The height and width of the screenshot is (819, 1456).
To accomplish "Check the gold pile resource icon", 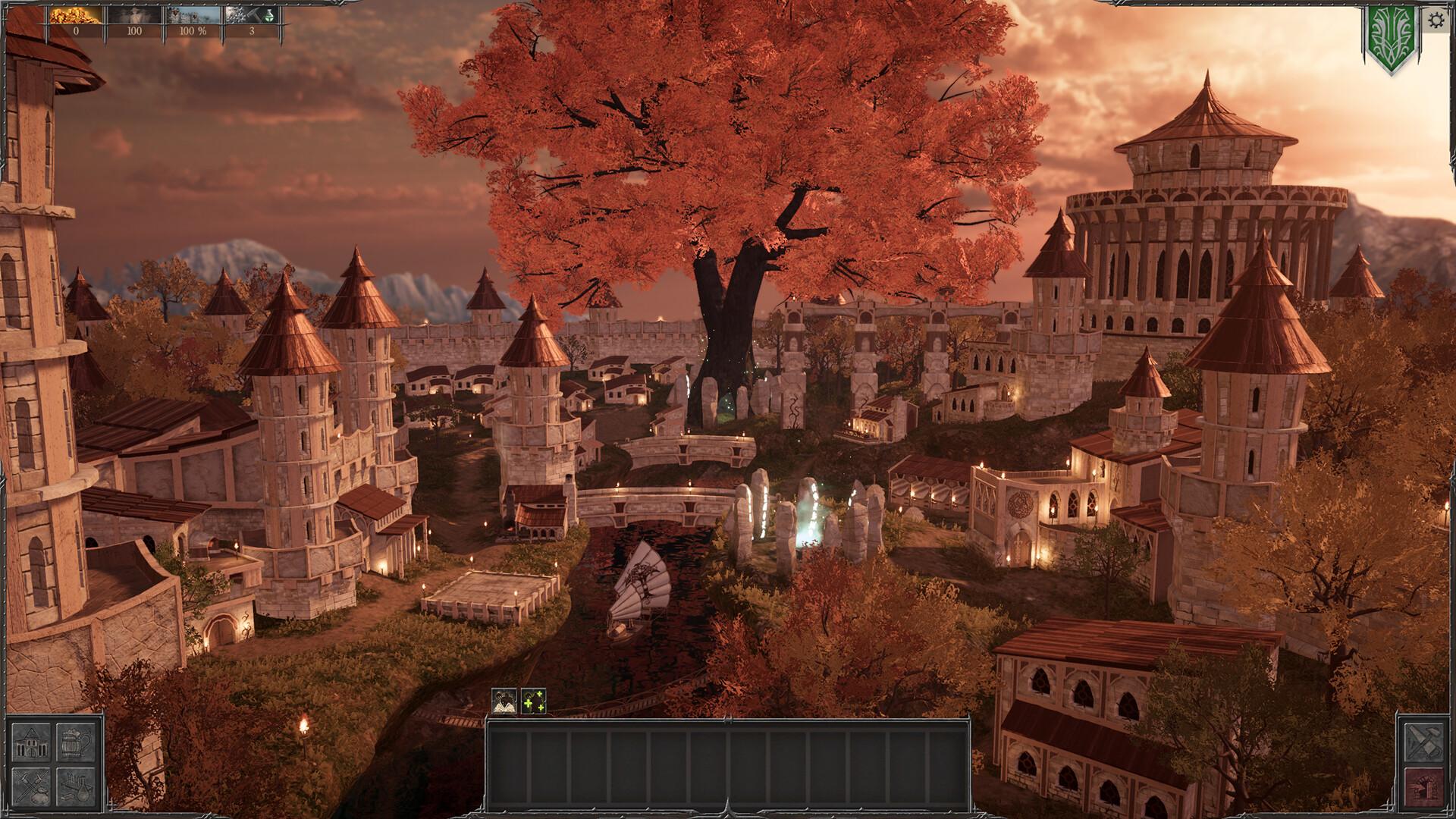I will tap(75, 15).
